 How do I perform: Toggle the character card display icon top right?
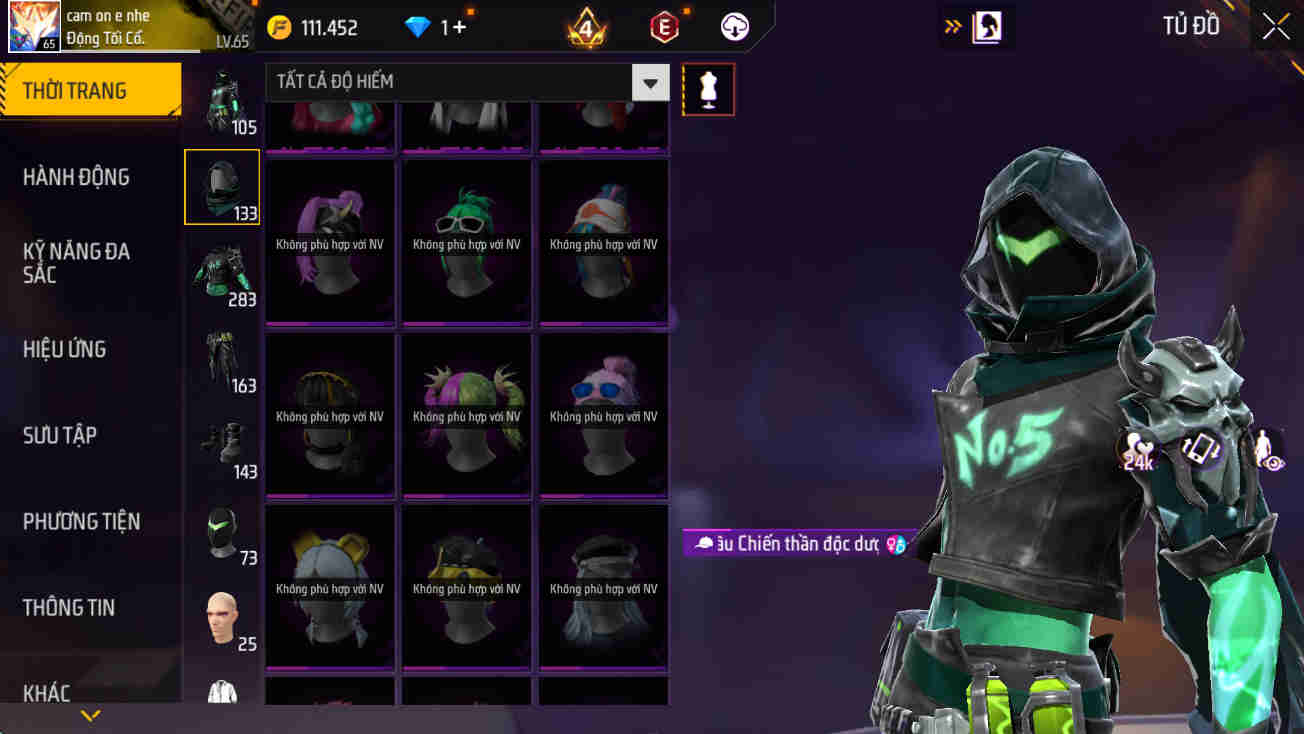(x=988, y=27)
